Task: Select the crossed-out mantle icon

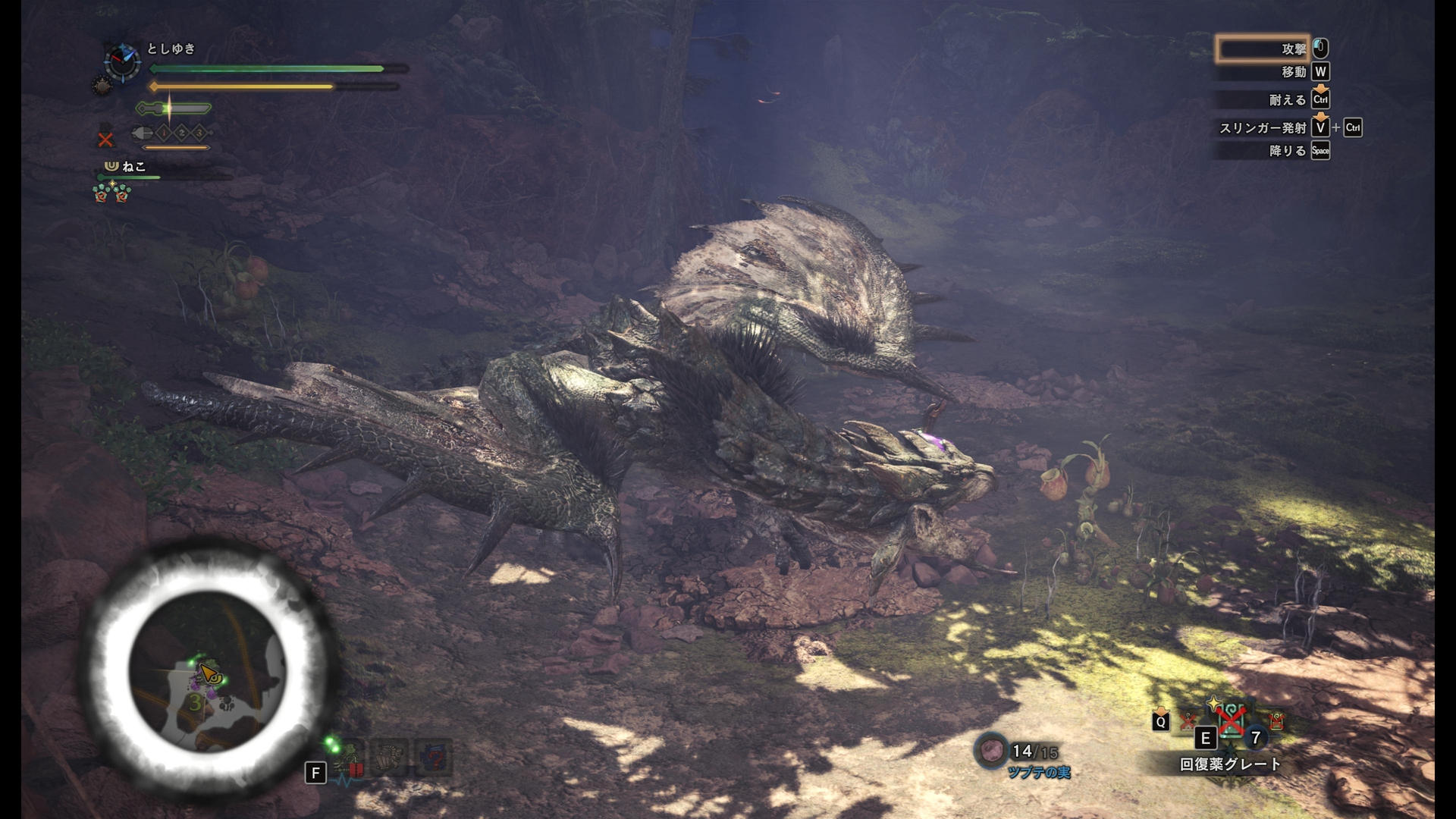Action: (105, 140)
